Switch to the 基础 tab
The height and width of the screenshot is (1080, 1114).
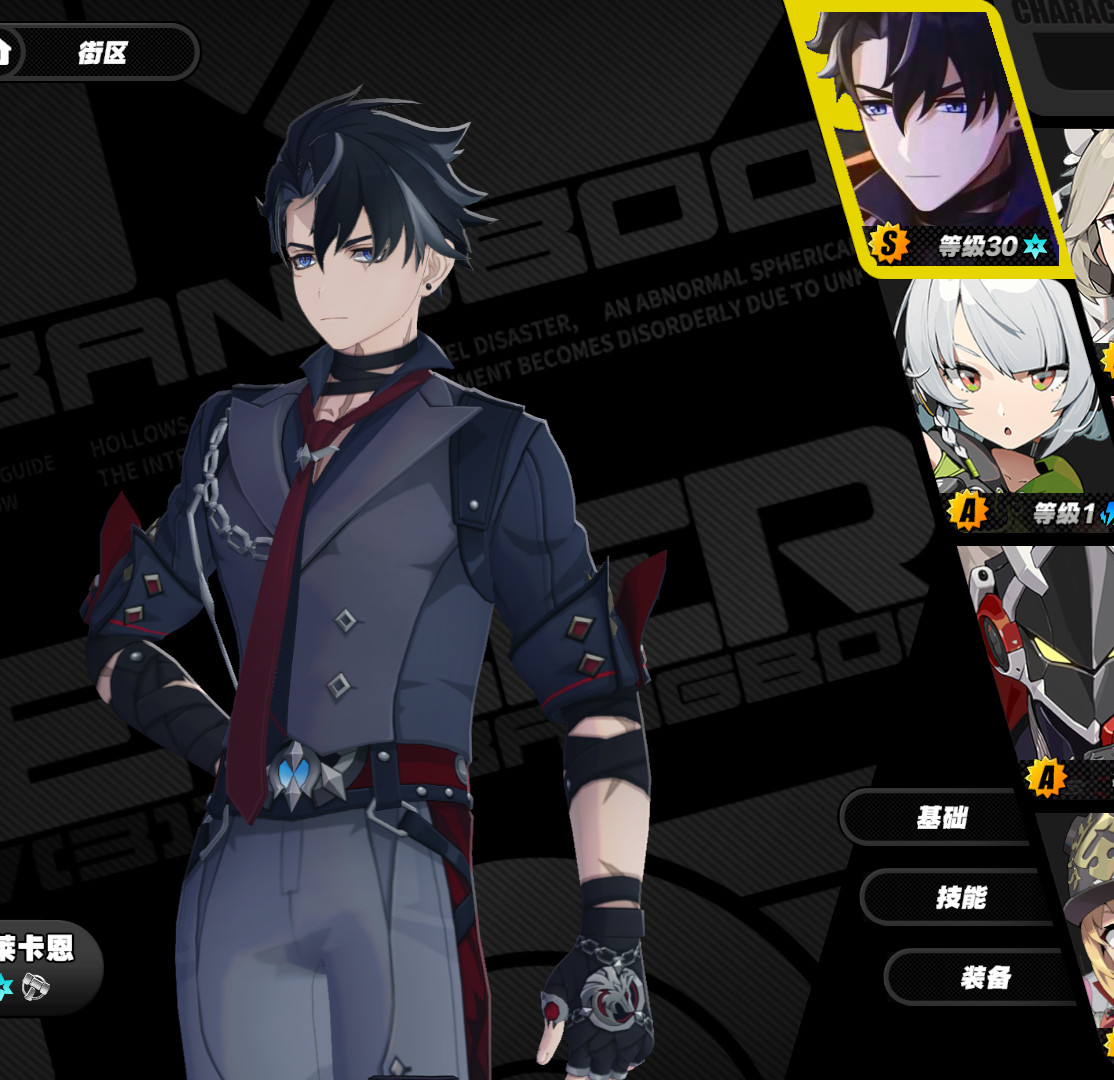[941, 818]
